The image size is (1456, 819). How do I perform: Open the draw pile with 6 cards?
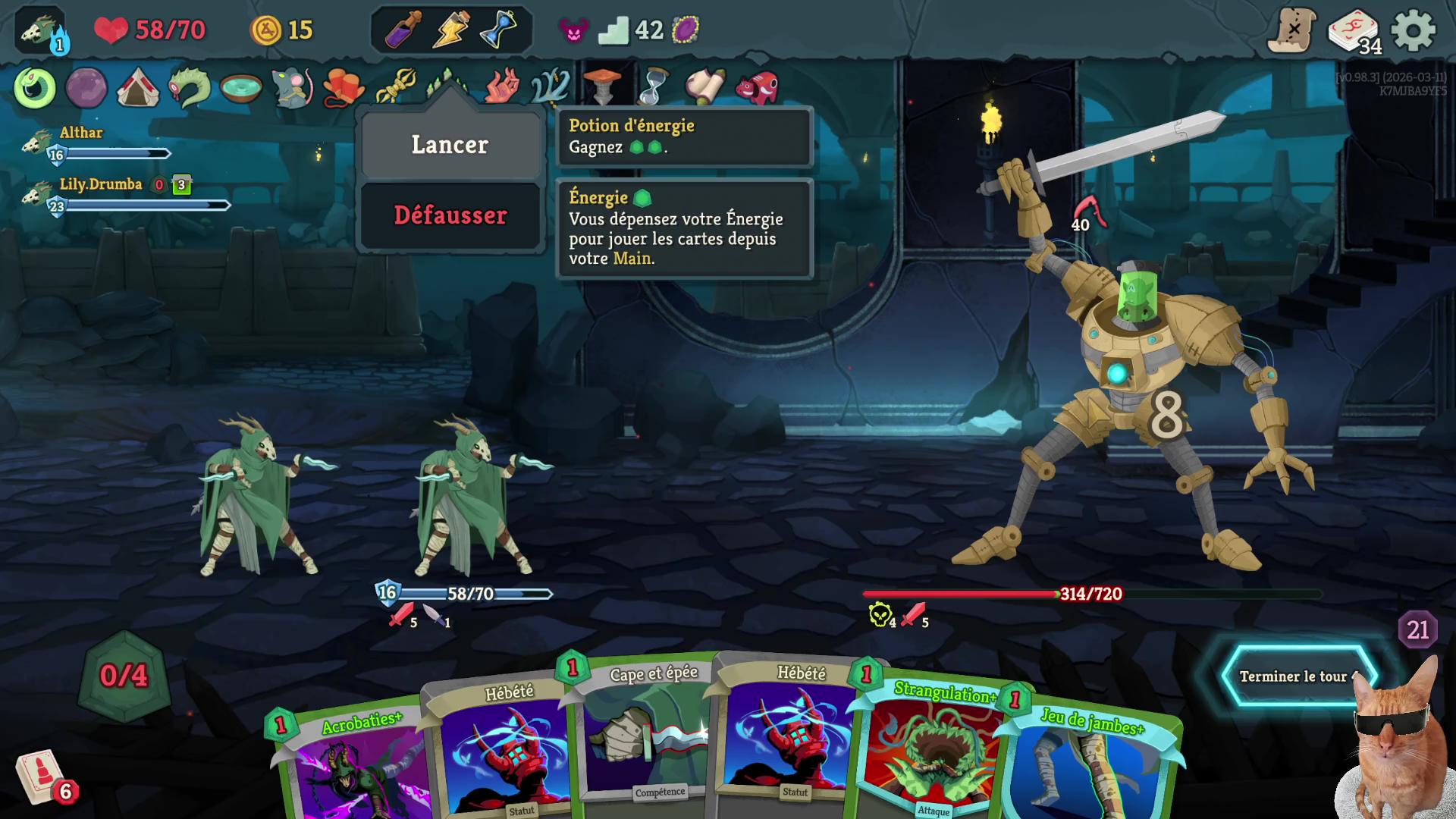coord(39,777)
